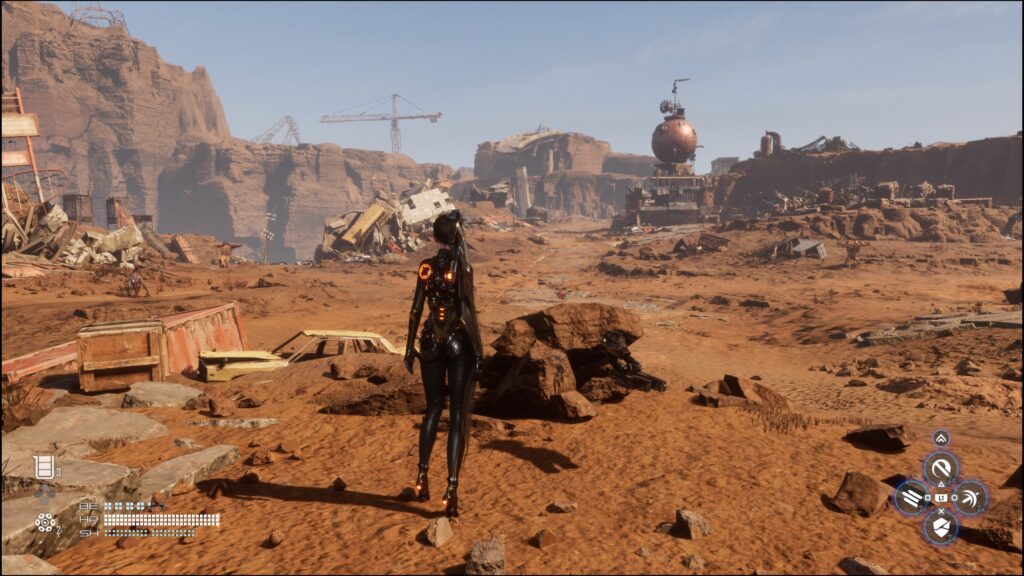Image resolution: width=1024 pixels, height=576 pixels.
Task: Select the shield-shaped skill icon
Action: click(x=940, y=527)
